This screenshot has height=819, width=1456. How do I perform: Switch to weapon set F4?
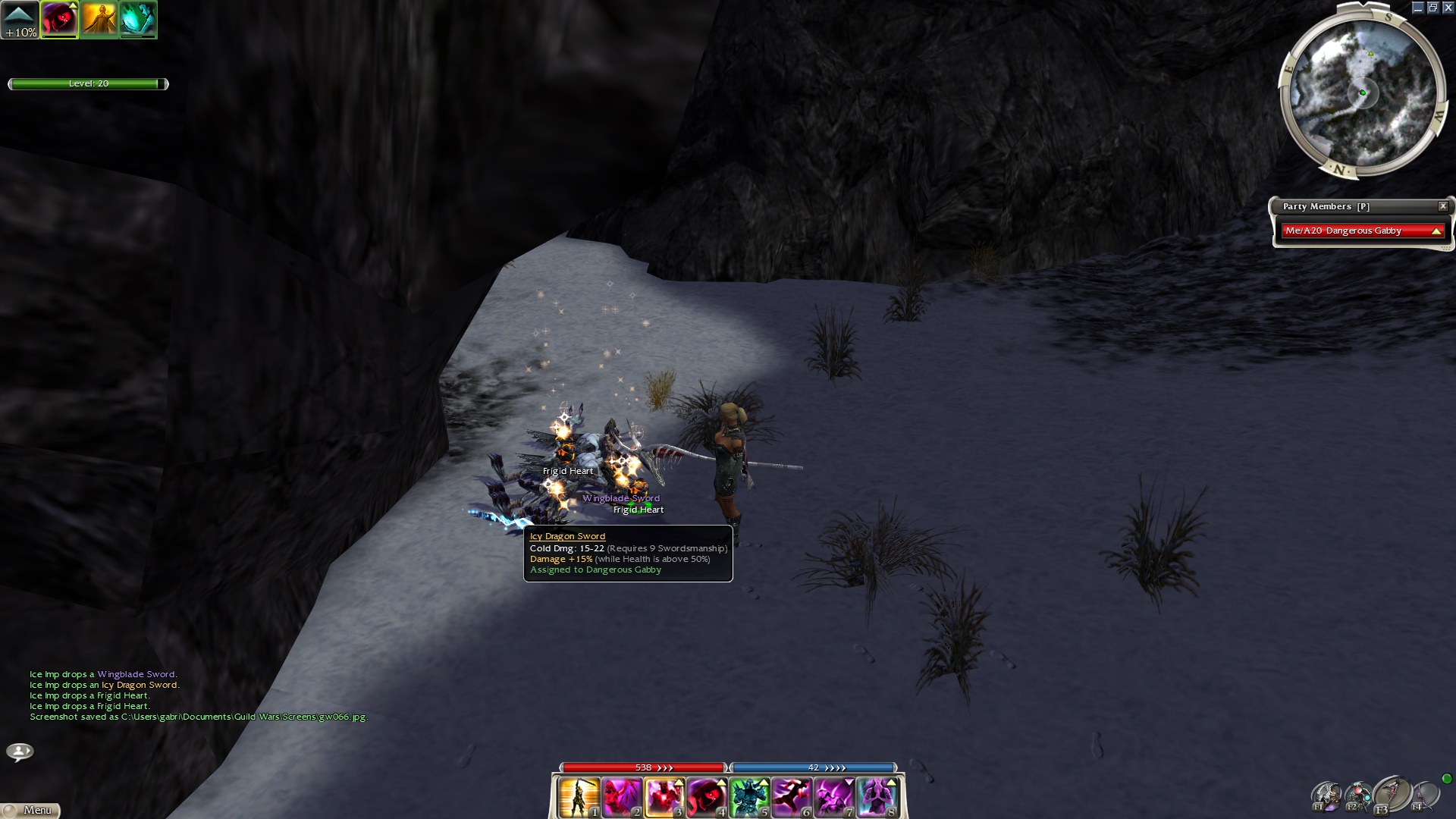(1425, 796)
